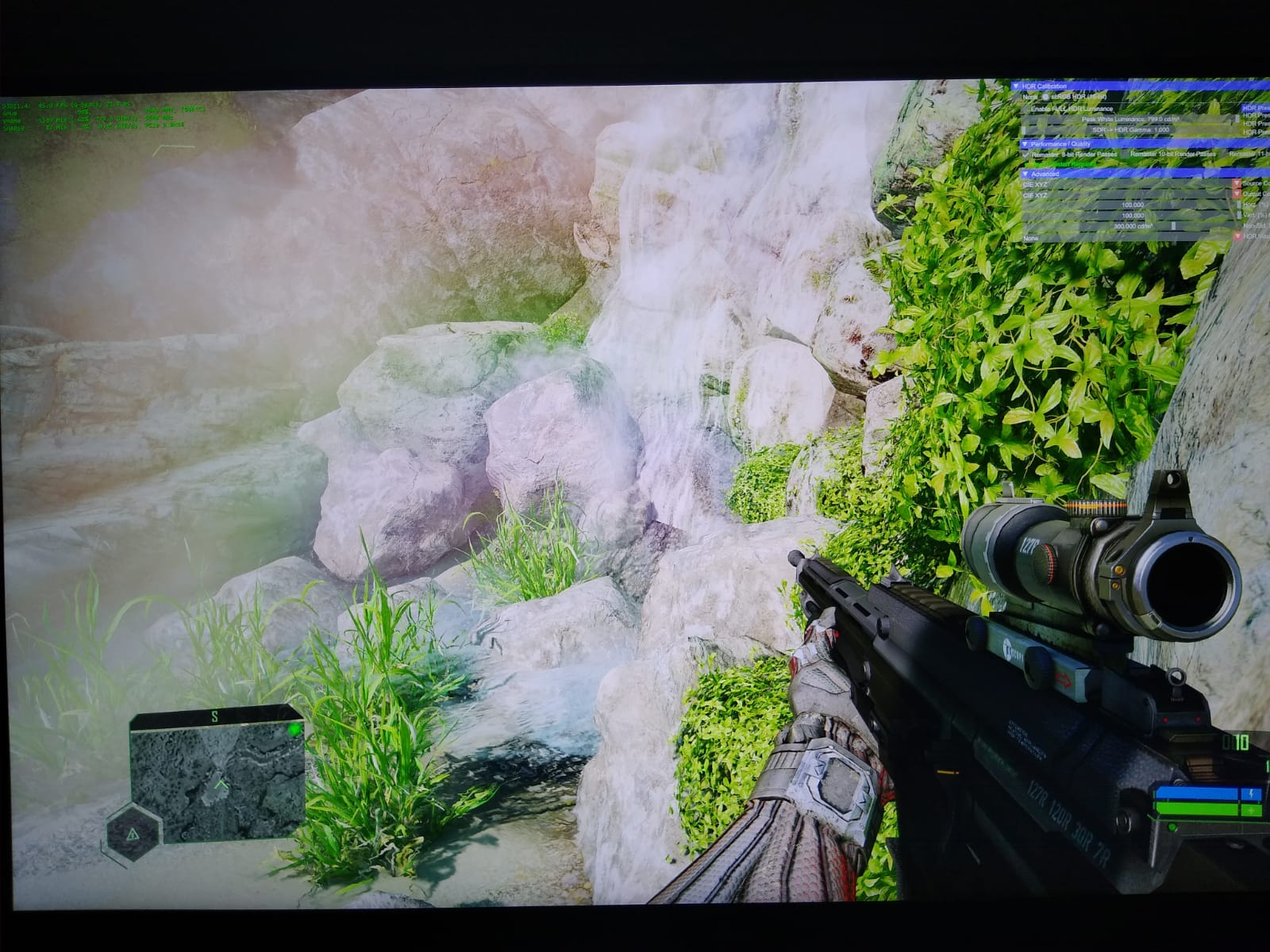The height and width of the screenshot is (952, 1270).
Task: Collapse the Performance / Quality section
Action: coord(1025,144)
